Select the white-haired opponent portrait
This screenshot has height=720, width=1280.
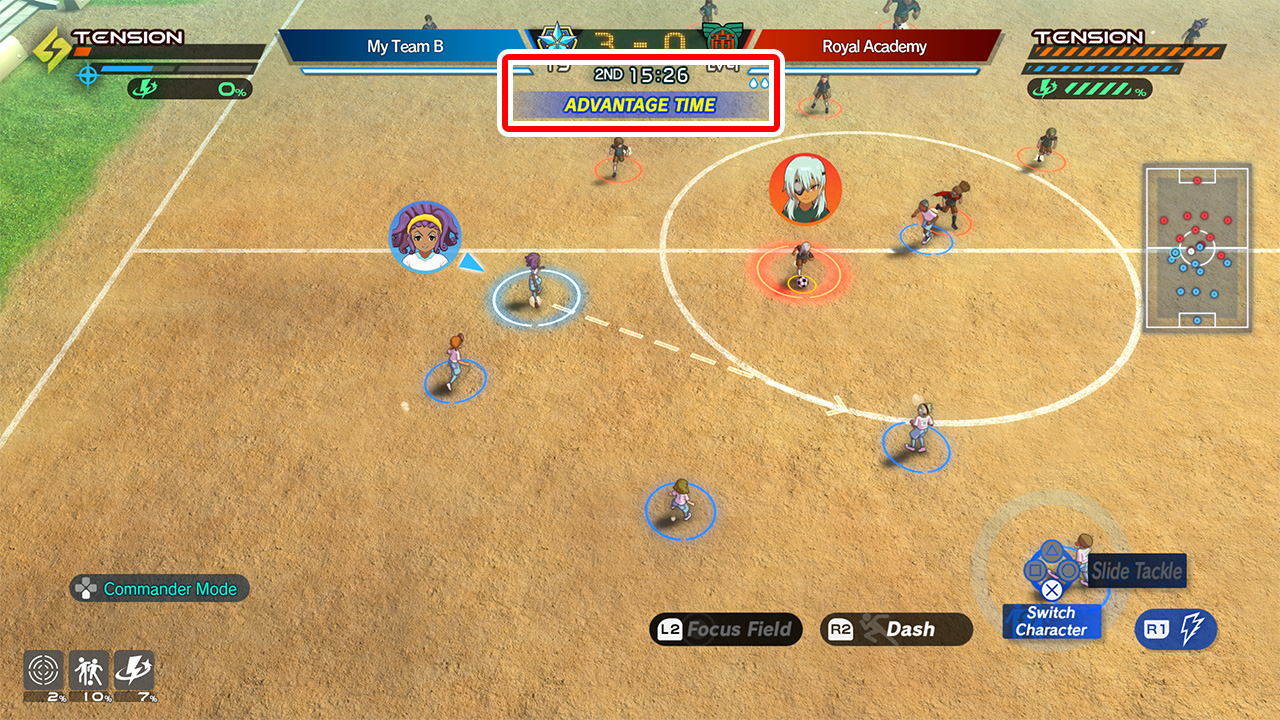pyautogui.click(x=805, y=189)
